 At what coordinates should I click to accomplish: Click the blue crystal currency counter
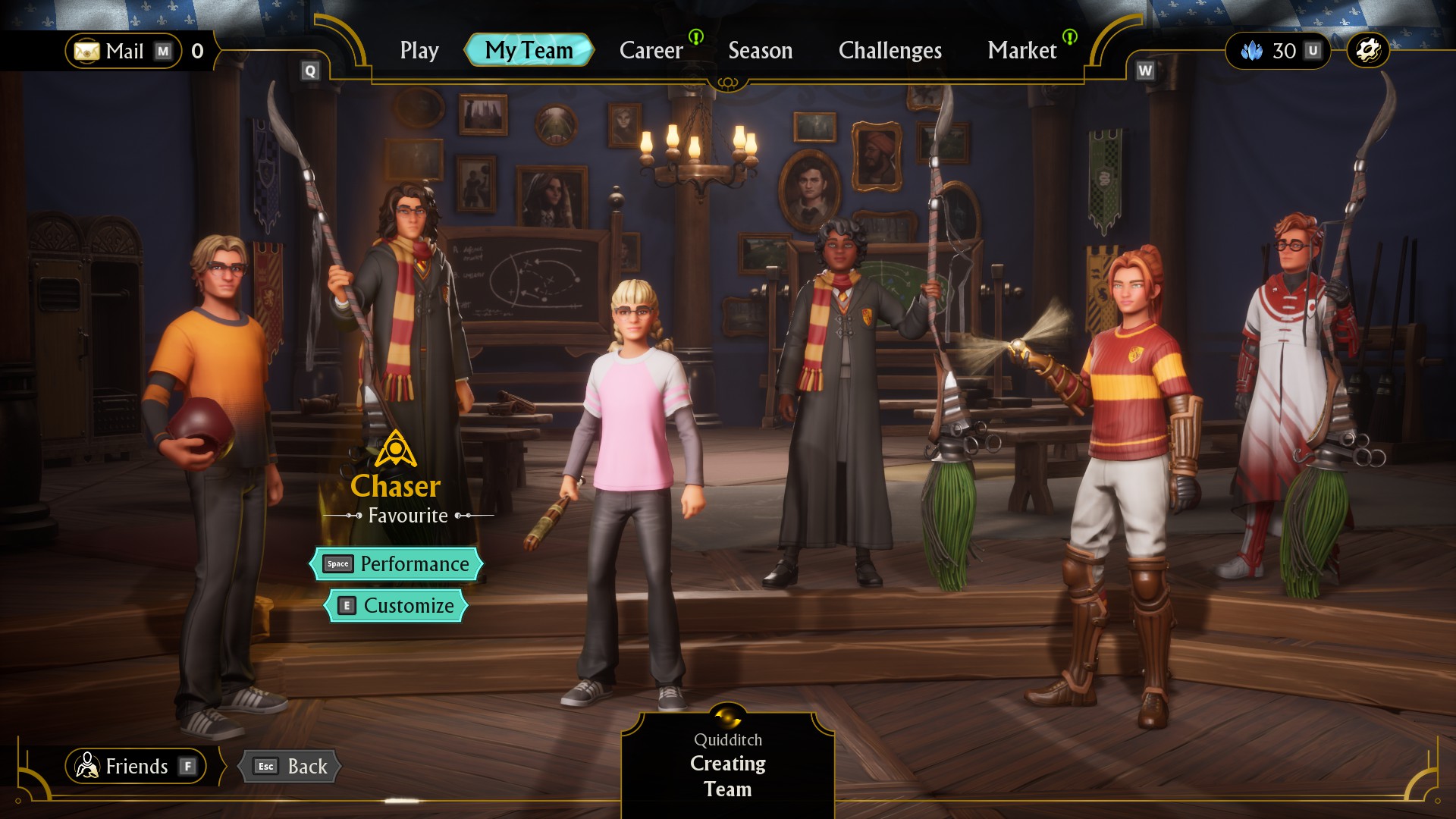point(1279,51)
